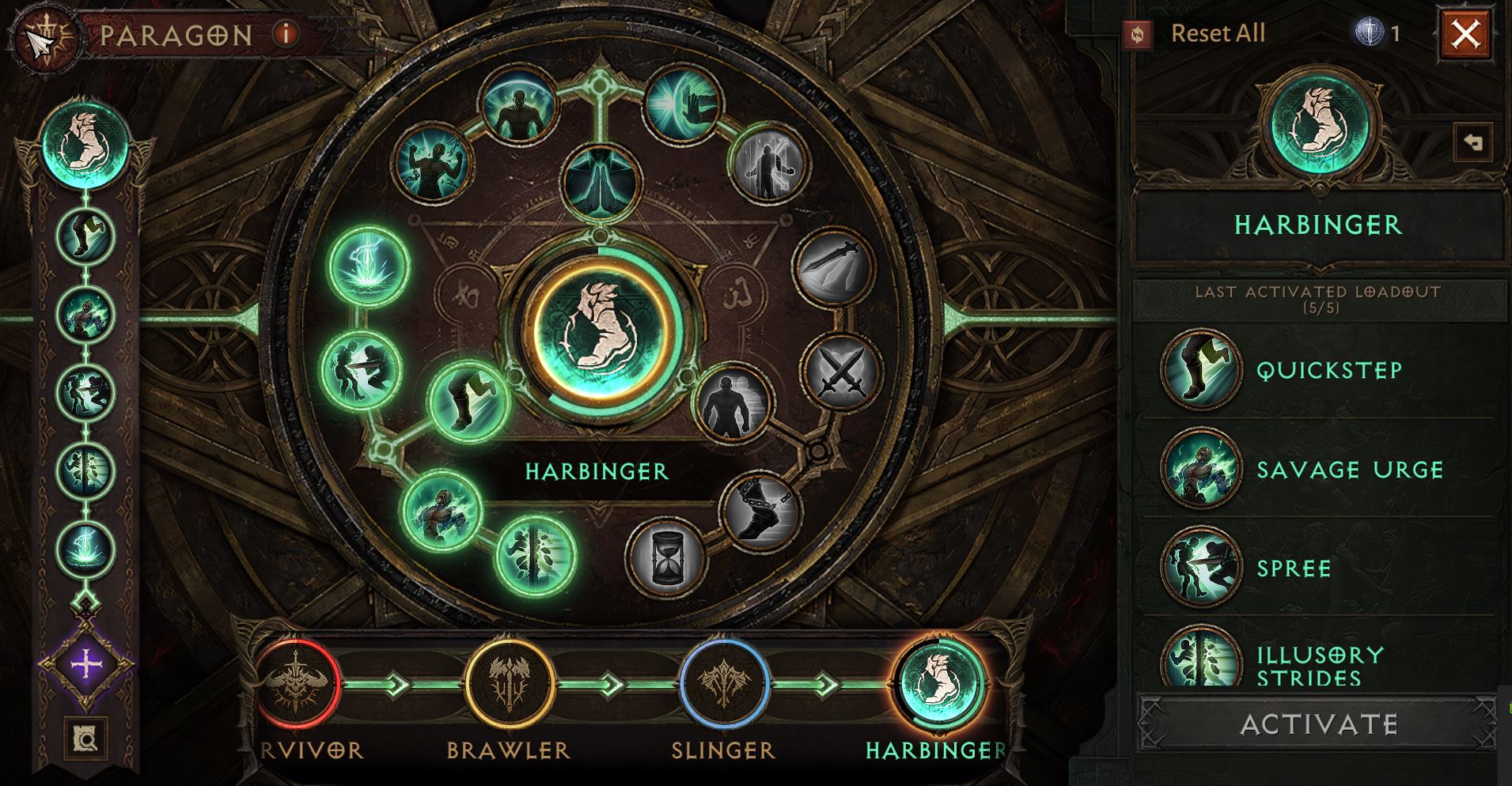Switch to the Brawler paragon tree
1512x786 pixels.
tap(509, 685)
